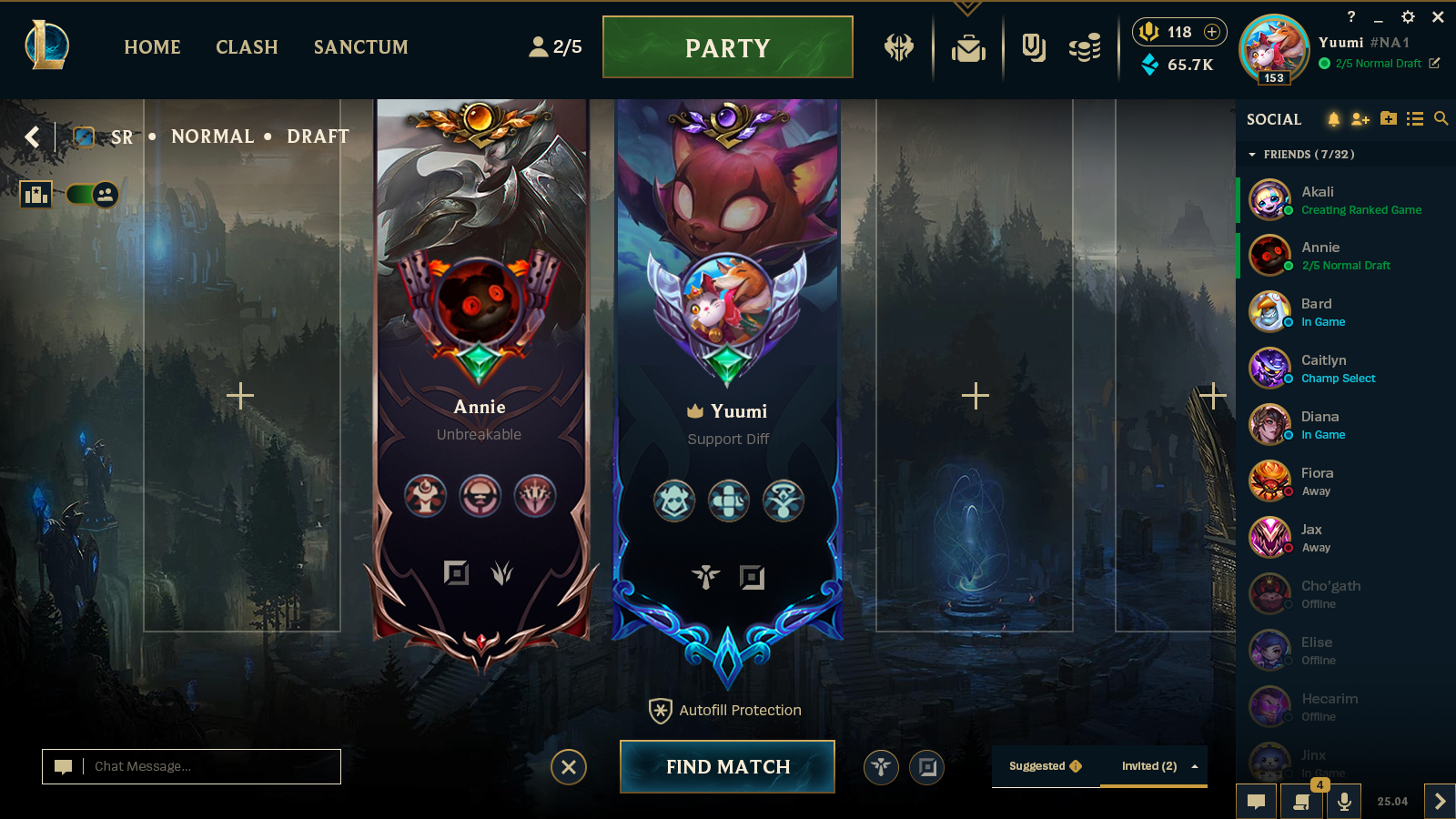The width and height of the screenshot is (1456, 819).
Task: Toggle the open party switch
Action: 93,194
